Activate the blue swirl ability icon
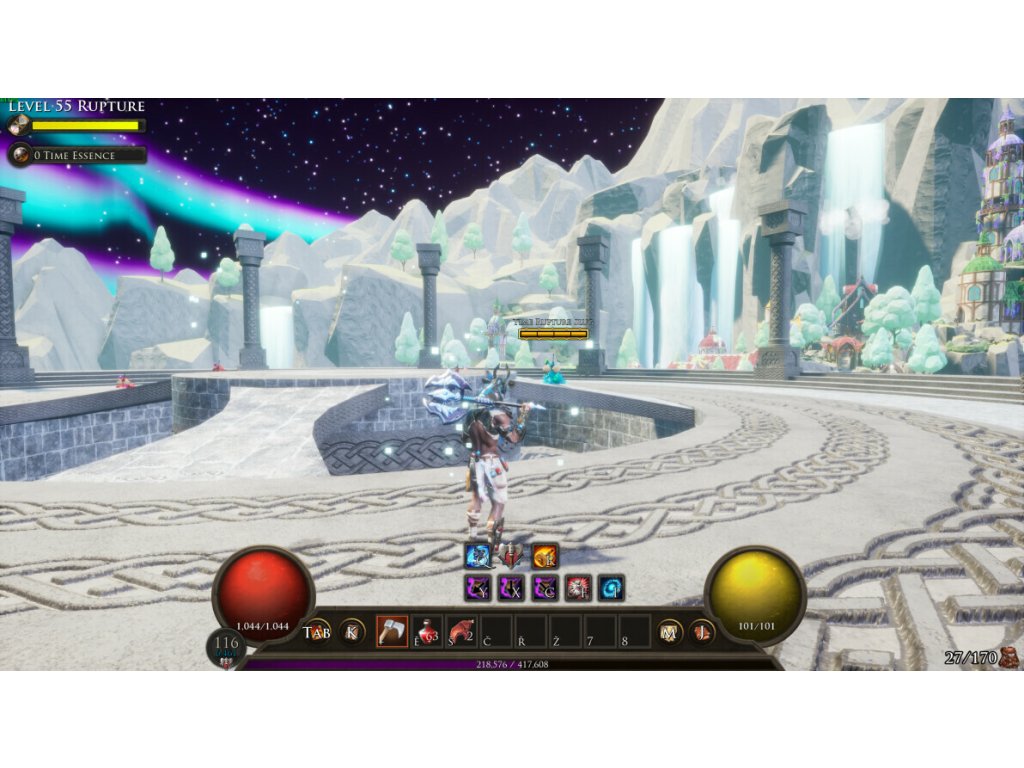1024x768 pixels. [x=611, y=588]
